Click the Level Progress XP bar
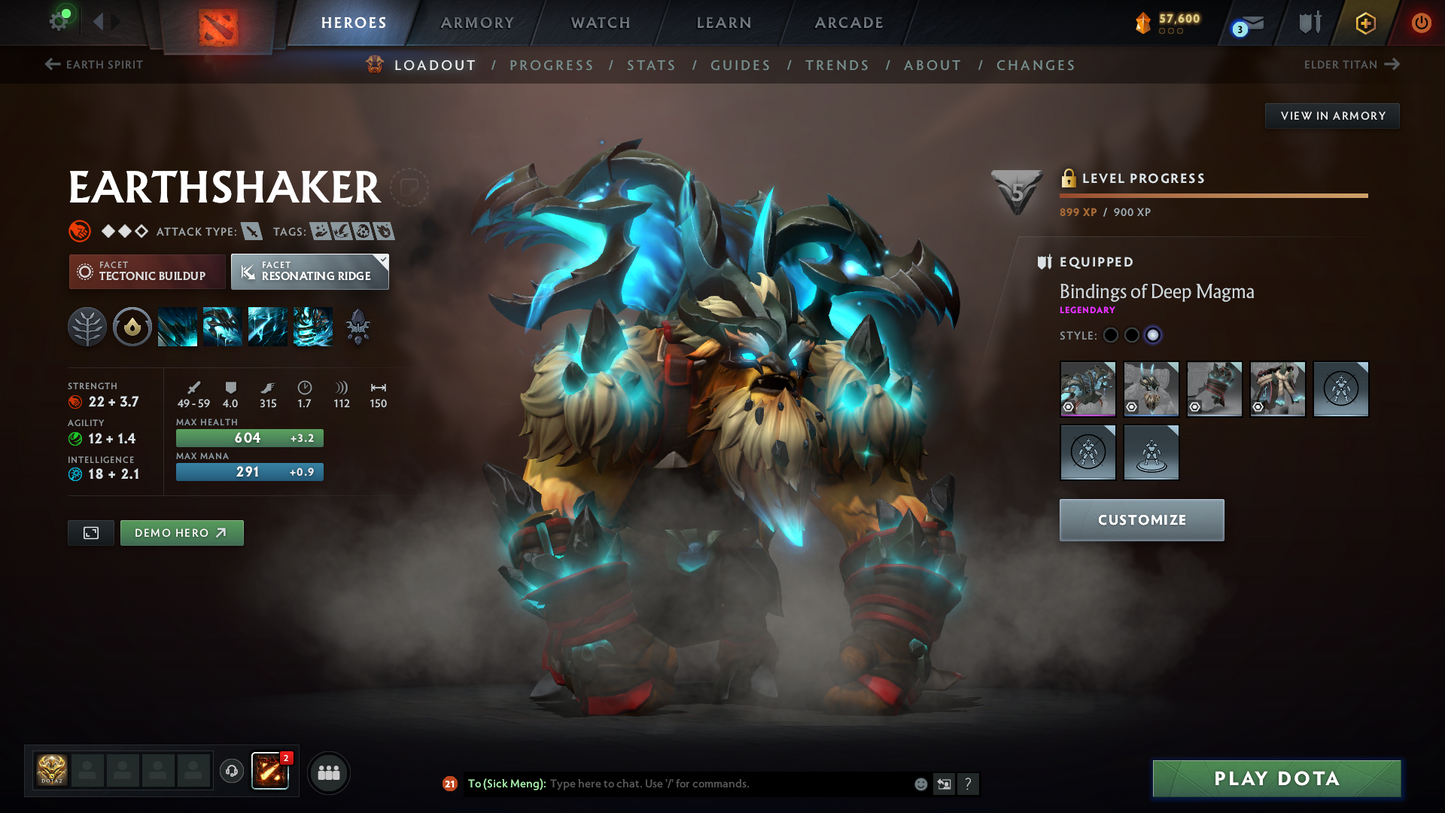The image size is (1445, 813). pyautogui.click(x=1213, y=196)
